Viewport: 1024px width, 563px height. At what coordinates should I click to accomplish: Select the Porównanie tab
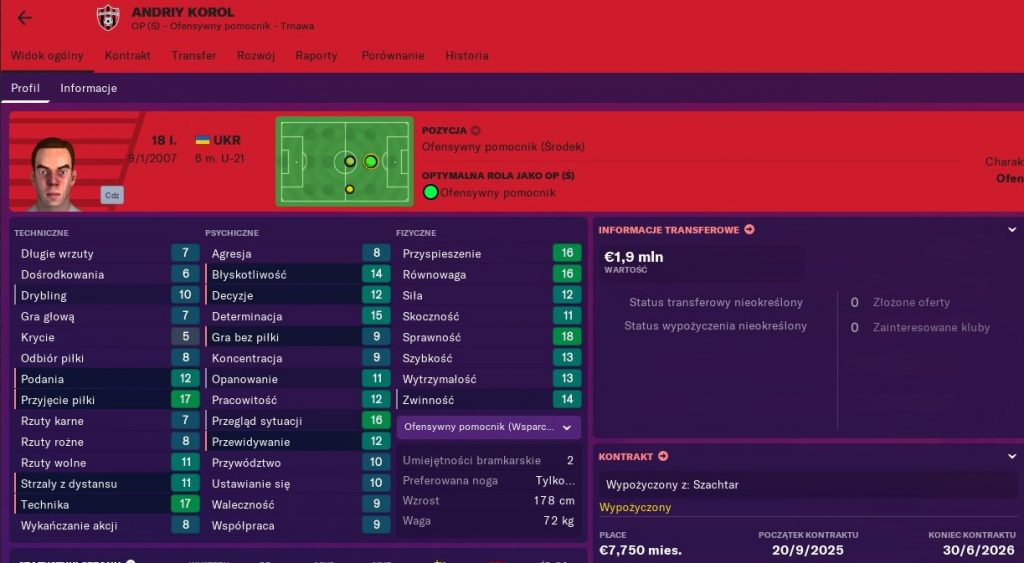(x=391, y=56)
